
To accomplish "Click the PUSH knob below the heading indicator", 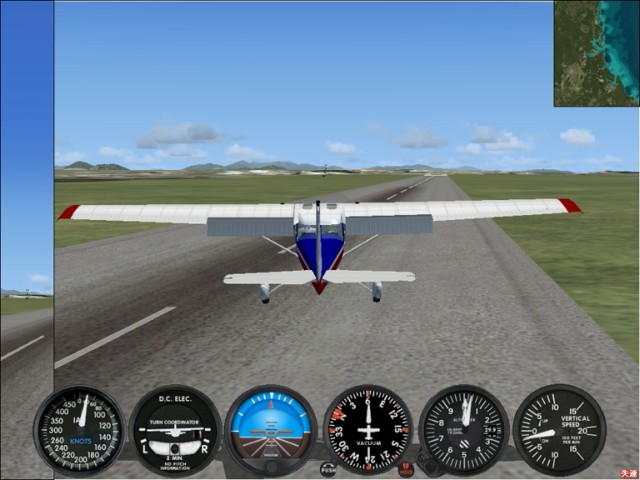I will (328, 468).
